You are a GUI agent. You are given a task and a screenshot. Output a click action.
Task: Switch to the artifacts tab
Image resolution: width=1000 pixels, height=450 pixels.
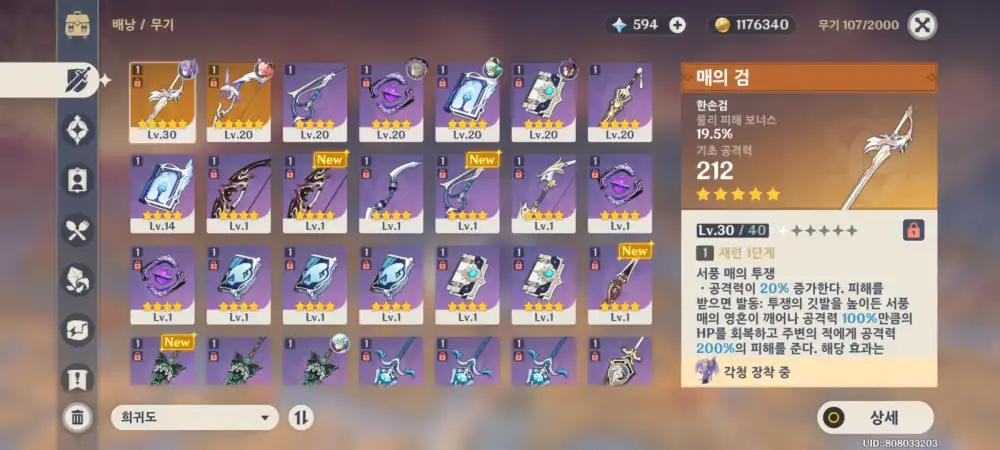(77, 129)
